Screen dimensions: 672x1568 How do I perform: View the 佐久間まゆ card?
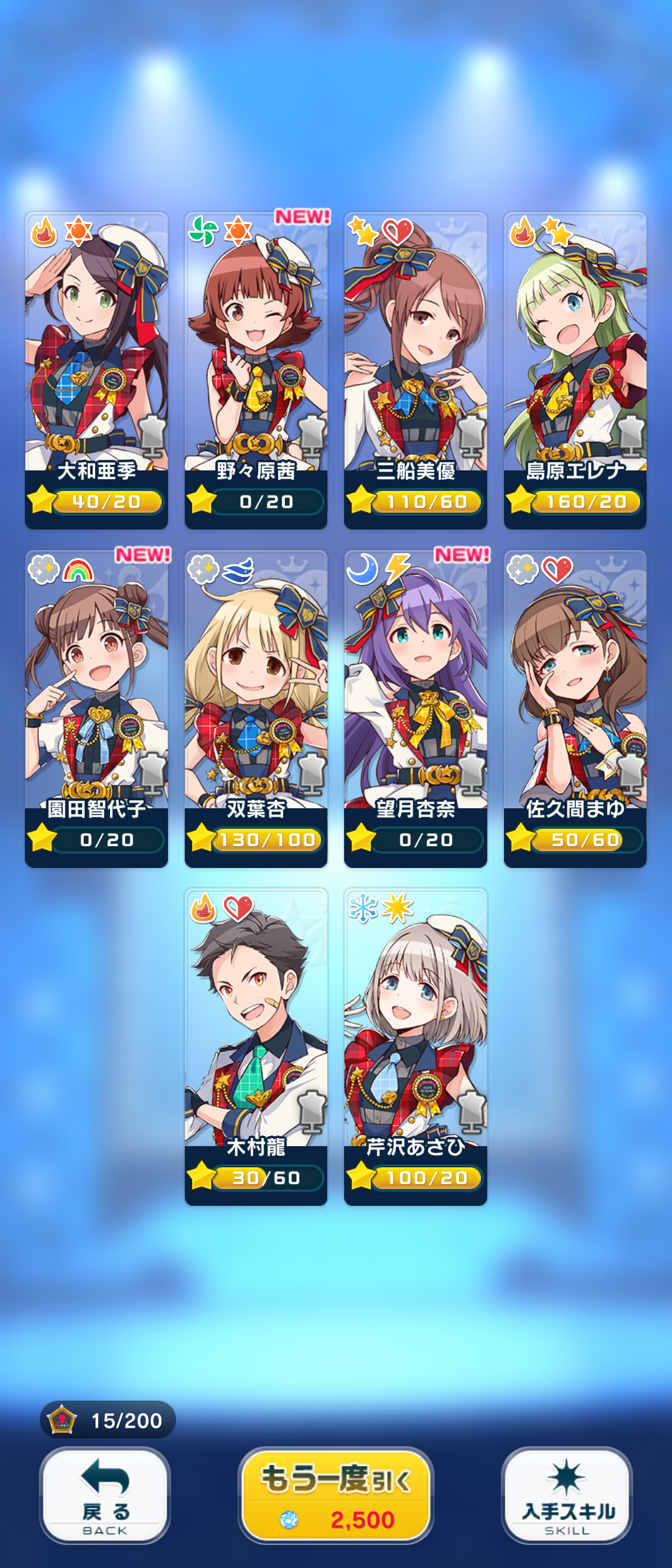click(x=575, y=708)
